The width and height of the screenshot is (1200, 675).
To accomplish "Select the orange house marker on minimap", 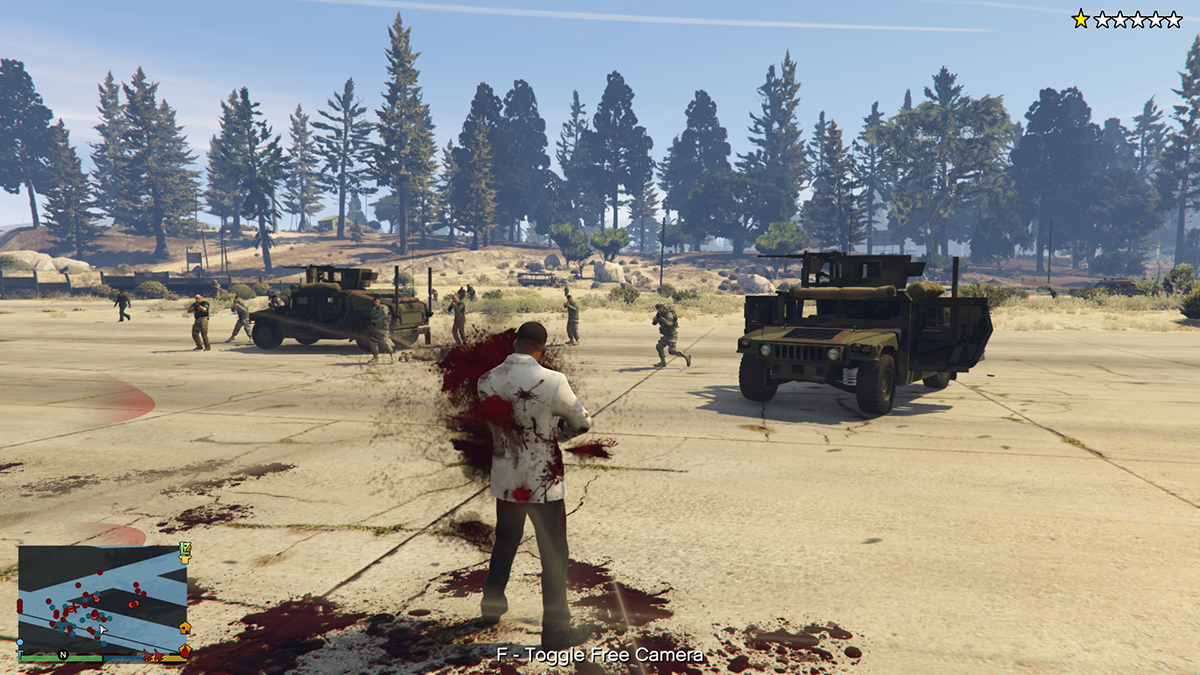I will click(x=185, y=628).
